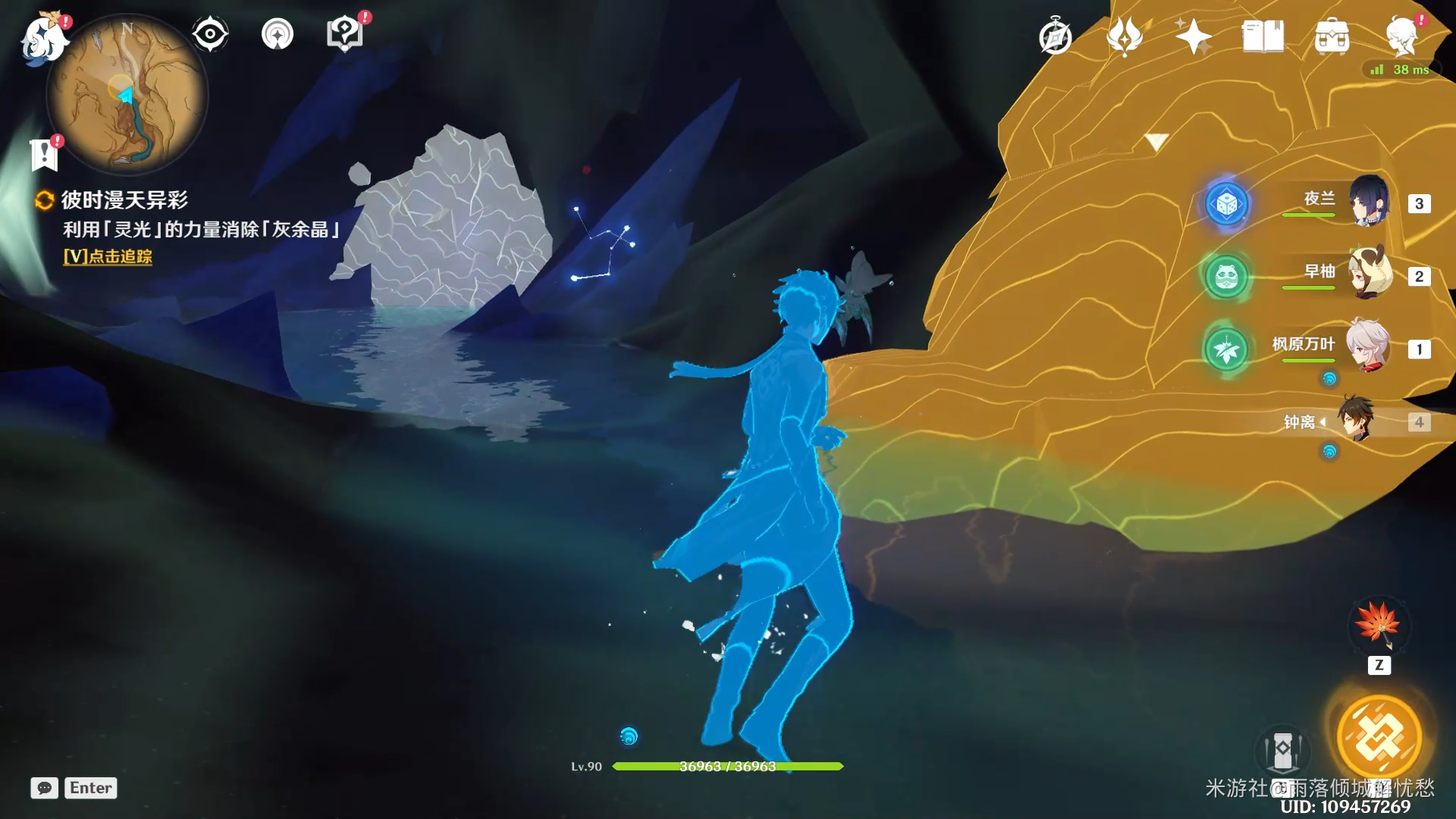Activate the orange elemental burst button

coord(1379,737)
